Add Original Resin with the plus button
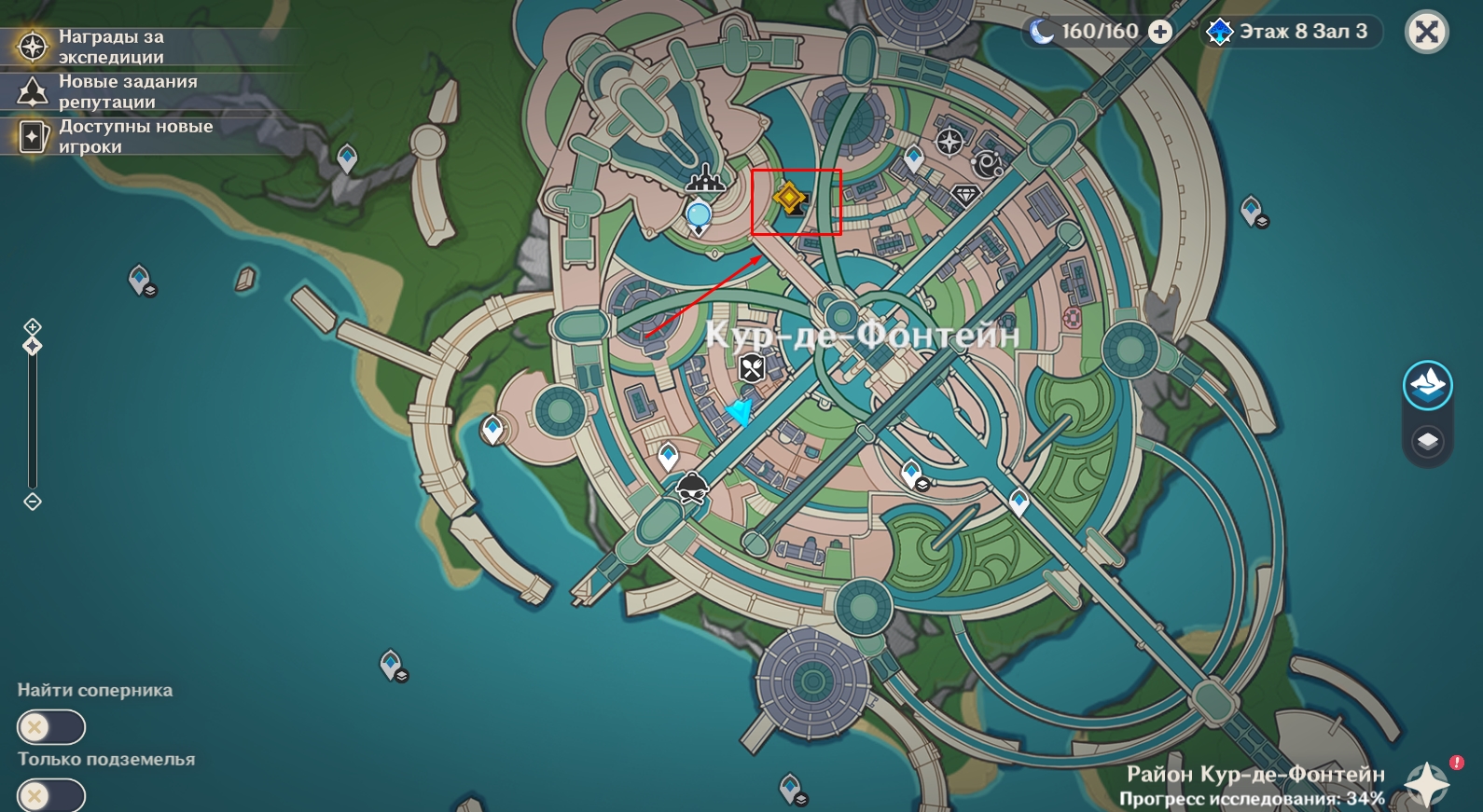The image size is (1483, 812). (x=1160, y=33)
